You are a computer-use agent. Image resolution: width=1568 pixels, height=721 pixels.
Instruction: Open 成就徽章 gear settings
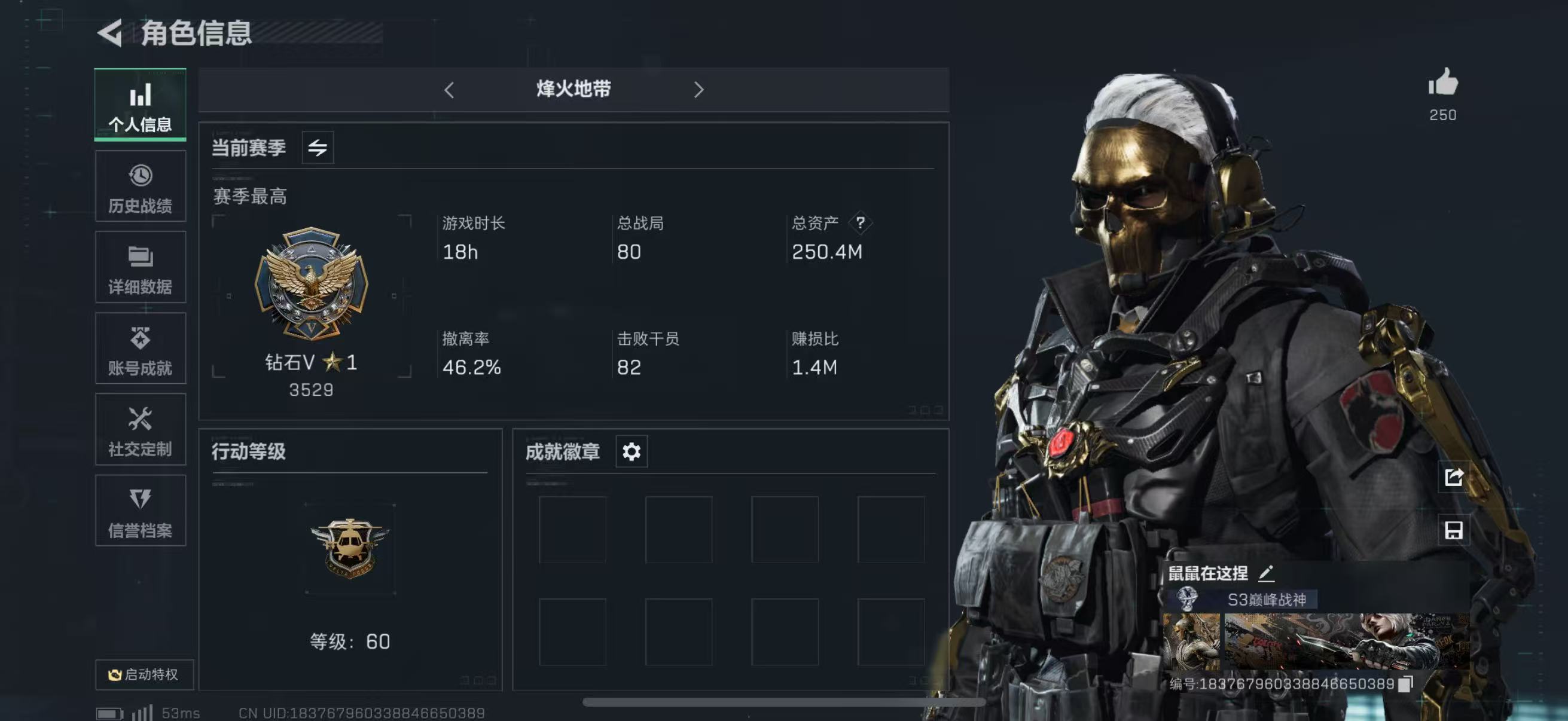point(632,451)
